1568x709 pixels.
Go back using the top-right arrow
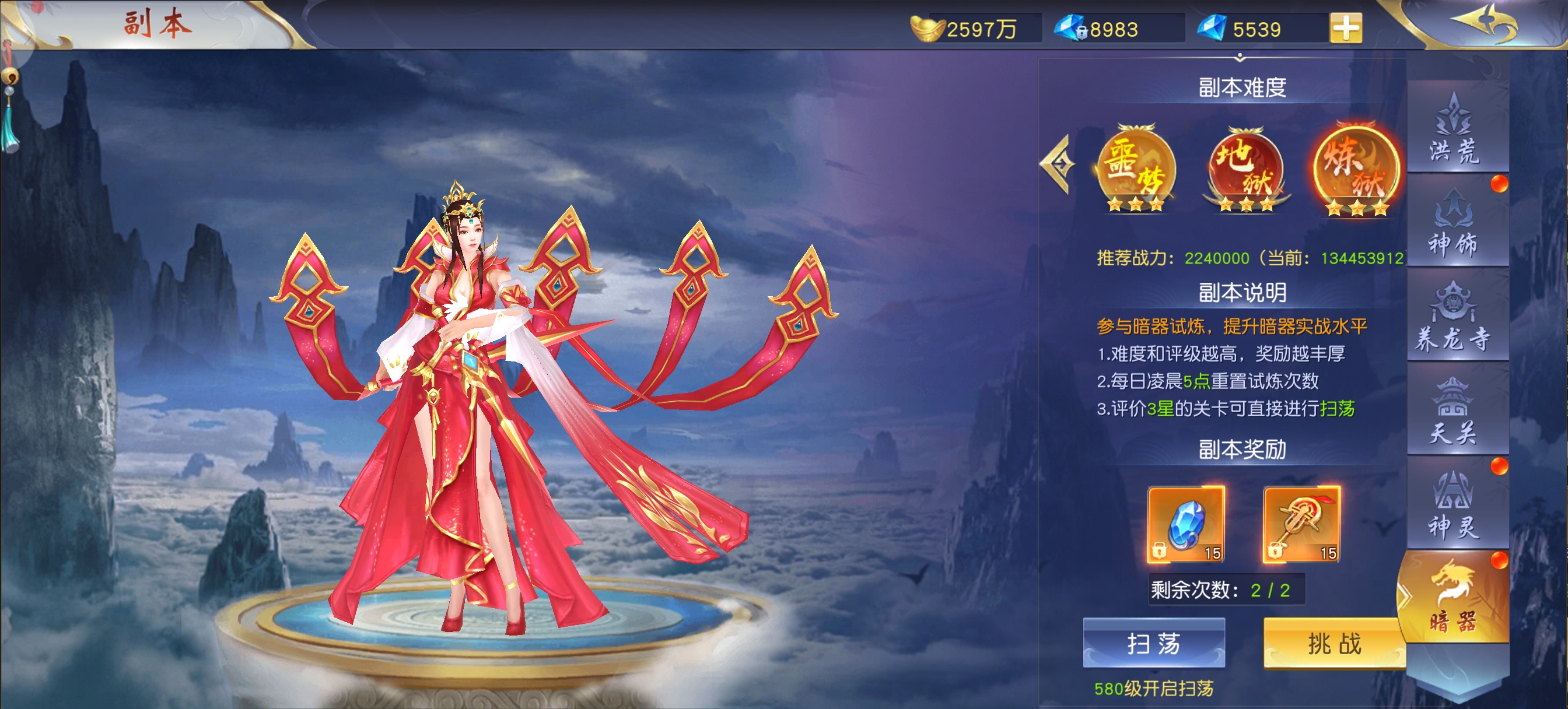click(1485, 24)
